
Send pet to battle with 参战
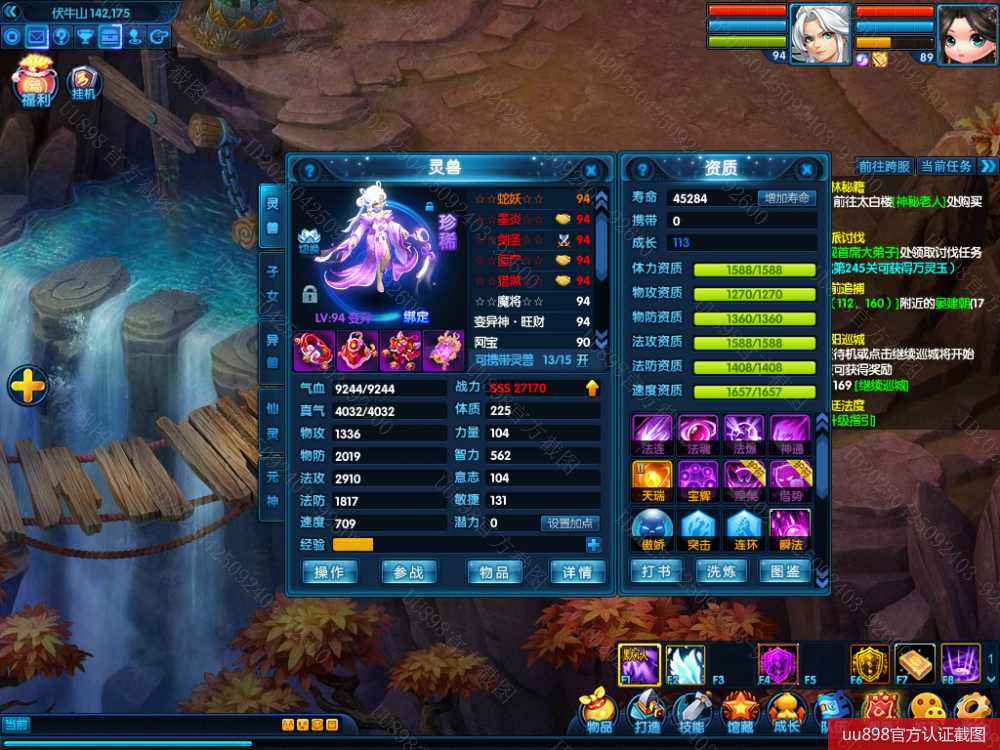(408, 572)
